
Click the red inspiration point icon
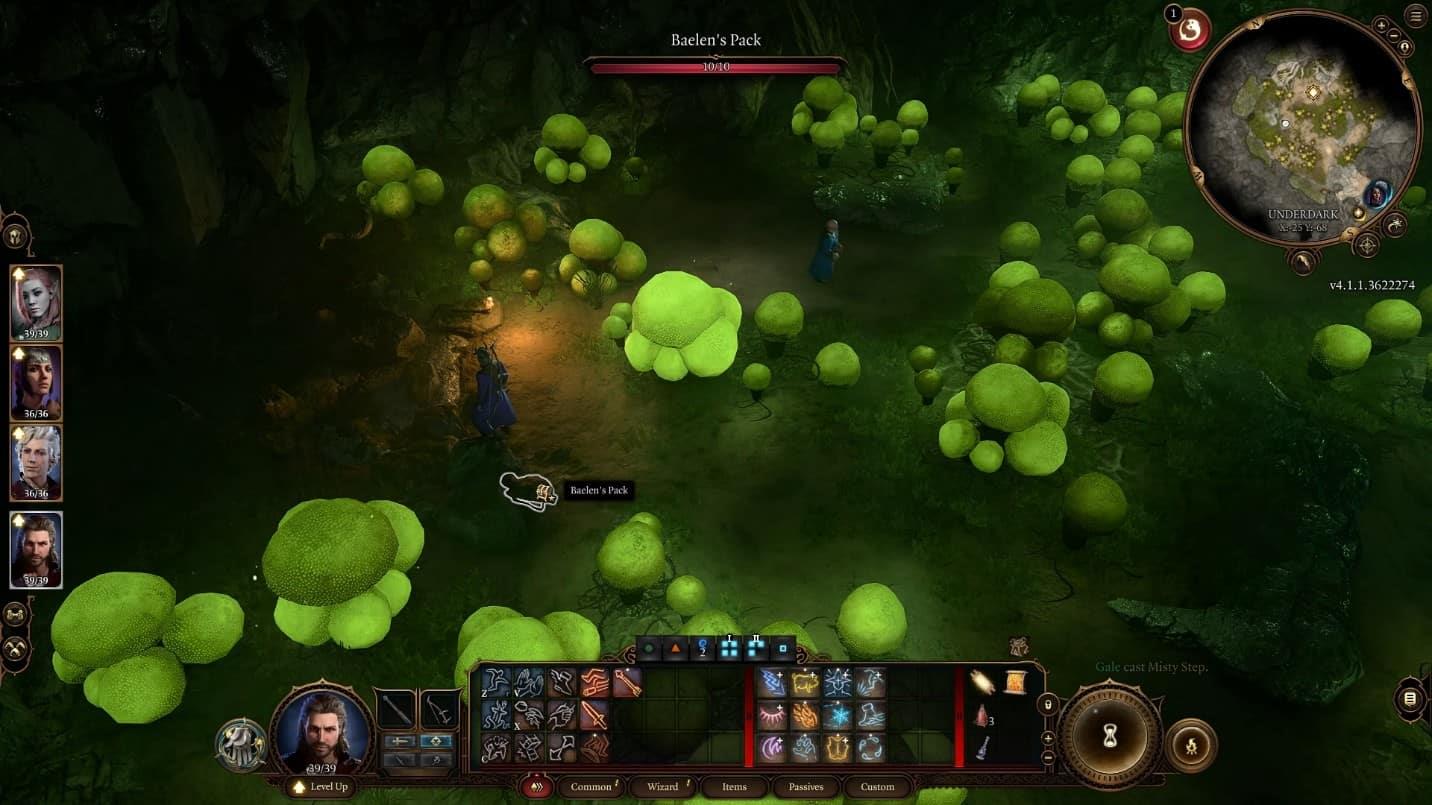1190,30
